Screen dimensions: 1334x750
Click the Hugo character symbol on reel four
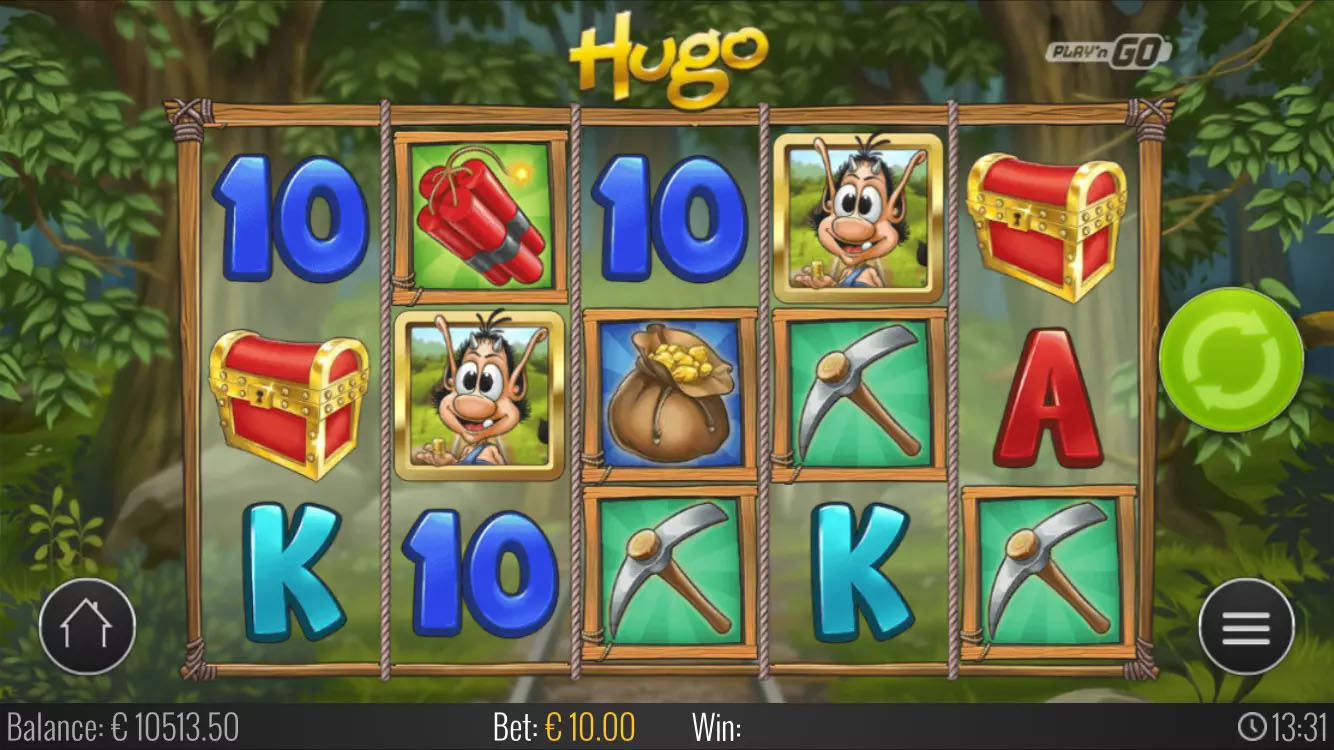856,218
